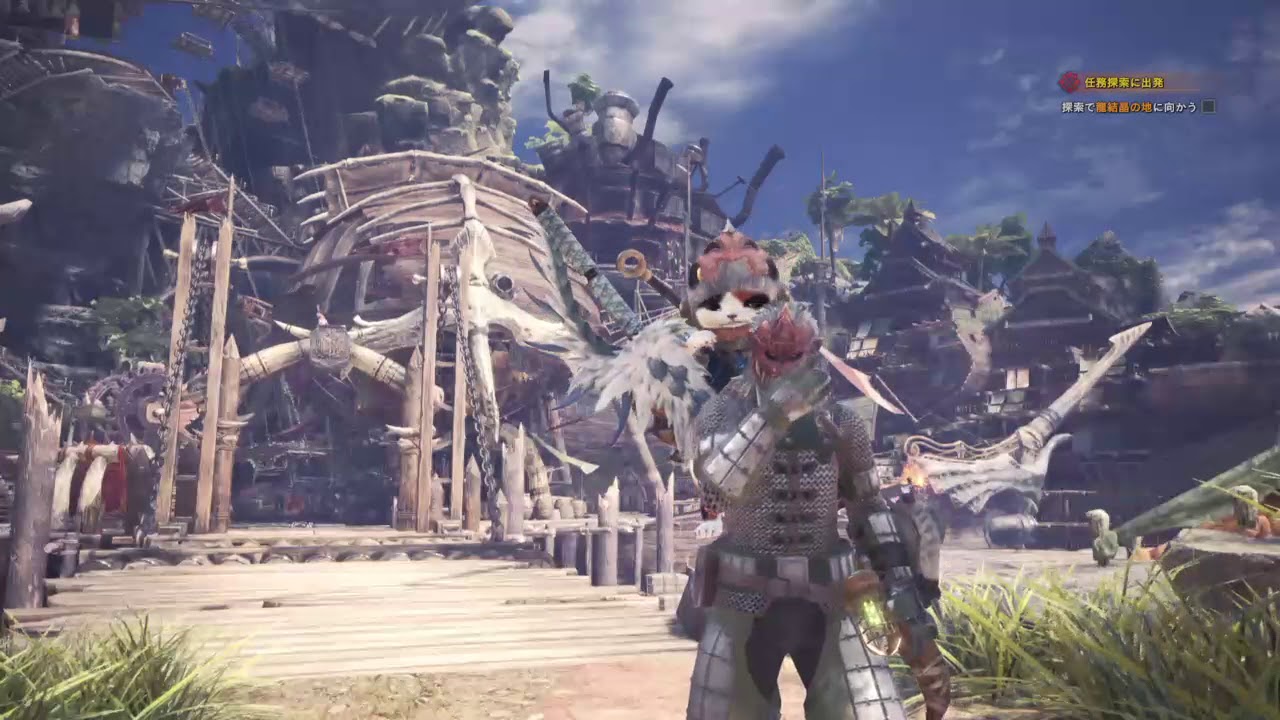Tick the objective checkbox beside 龍結晶の地に向かう
Viewport: 1280px width, 720px height.
click(1209, 107)
